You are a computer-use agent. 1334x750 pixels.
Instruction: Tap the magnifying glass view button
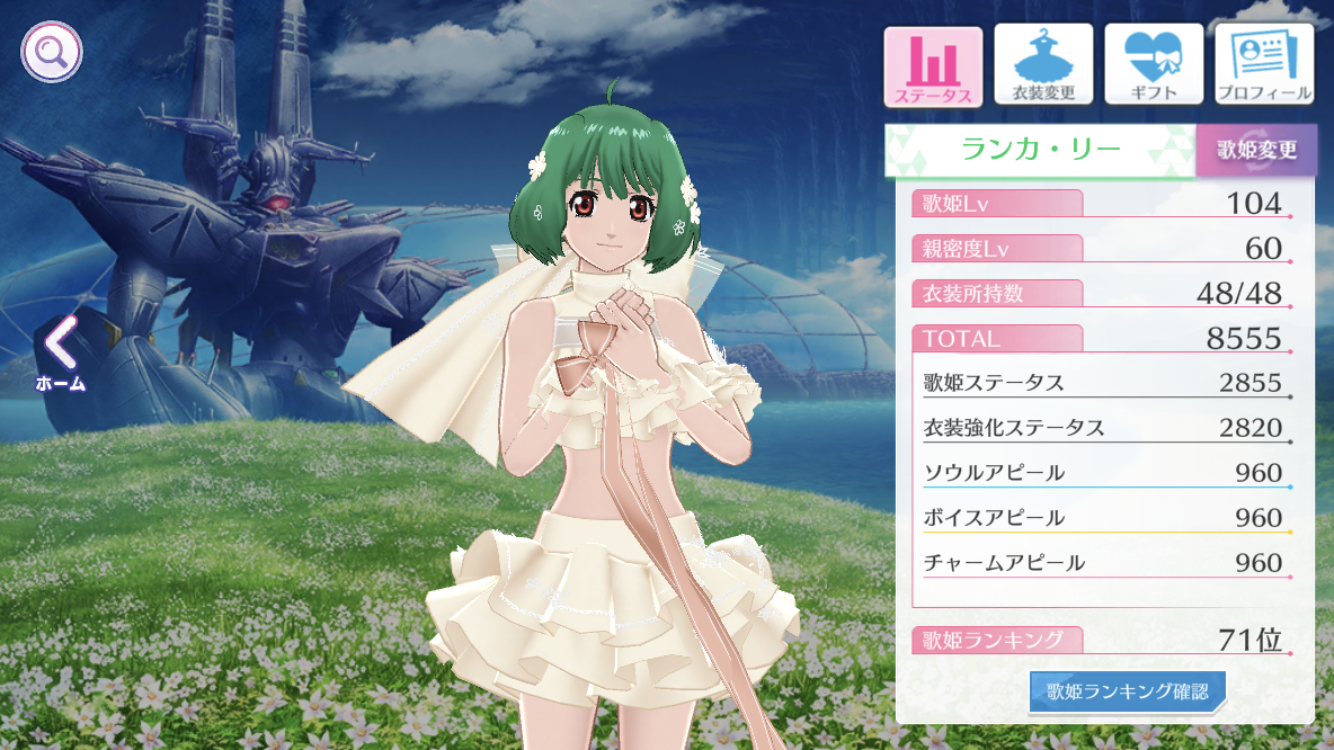tap(52, 51)
